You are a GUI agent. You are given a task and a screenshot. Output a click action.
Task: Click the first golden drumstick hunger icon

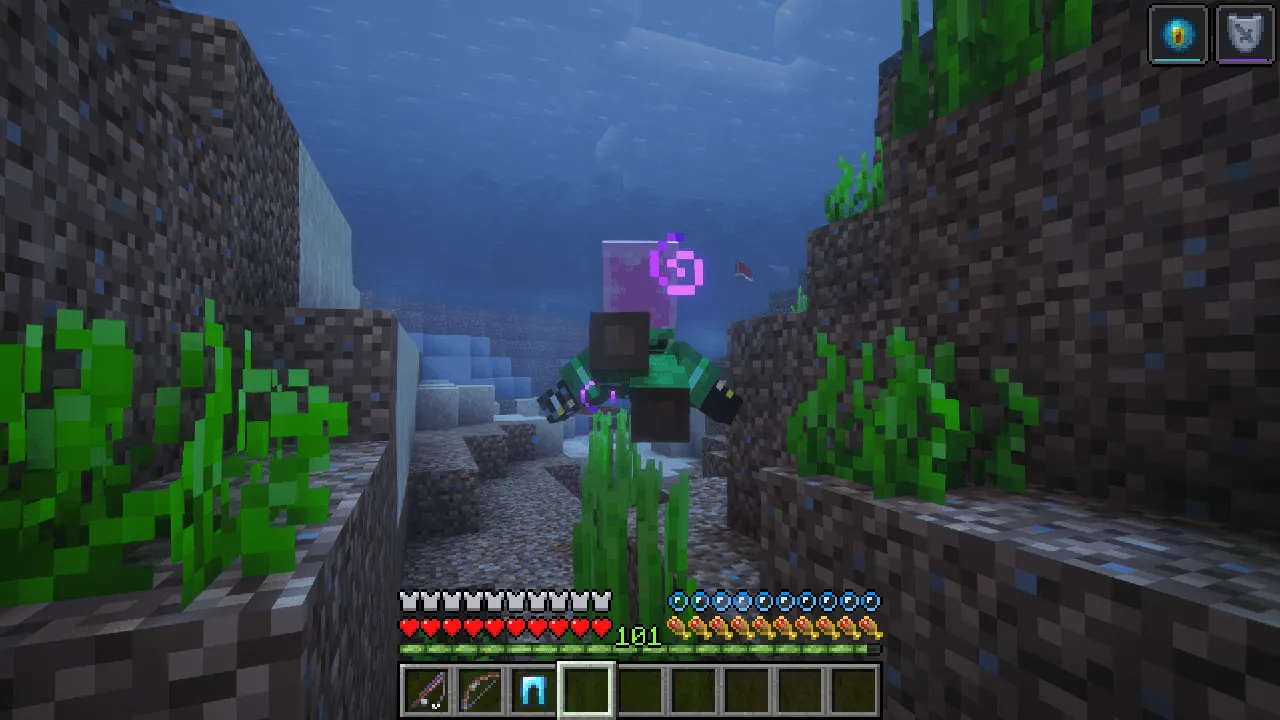[676, 628]
